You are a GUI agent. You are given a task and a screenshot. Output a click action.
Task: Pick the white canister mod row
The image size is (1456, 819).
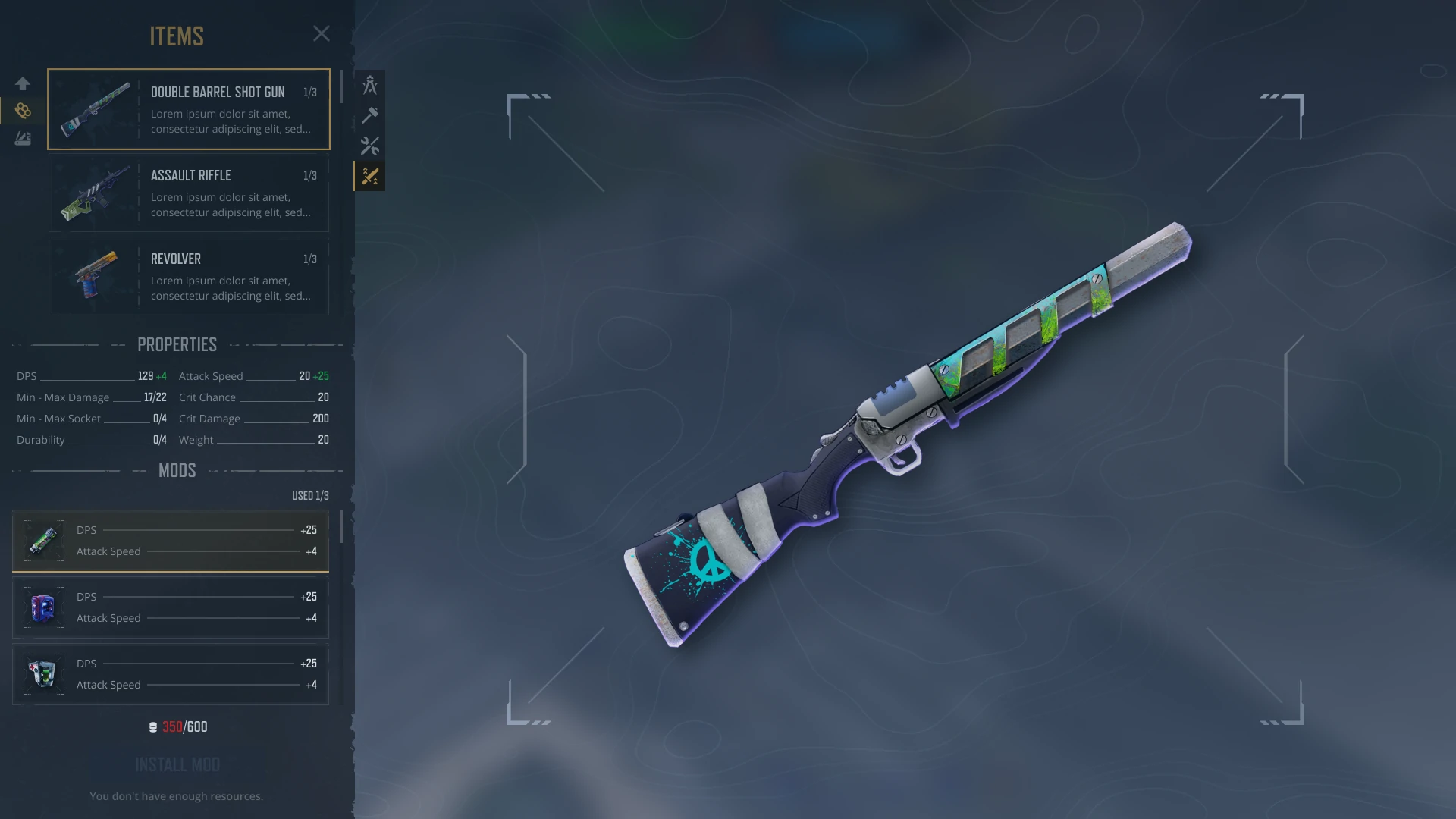(x=171, y=674)
